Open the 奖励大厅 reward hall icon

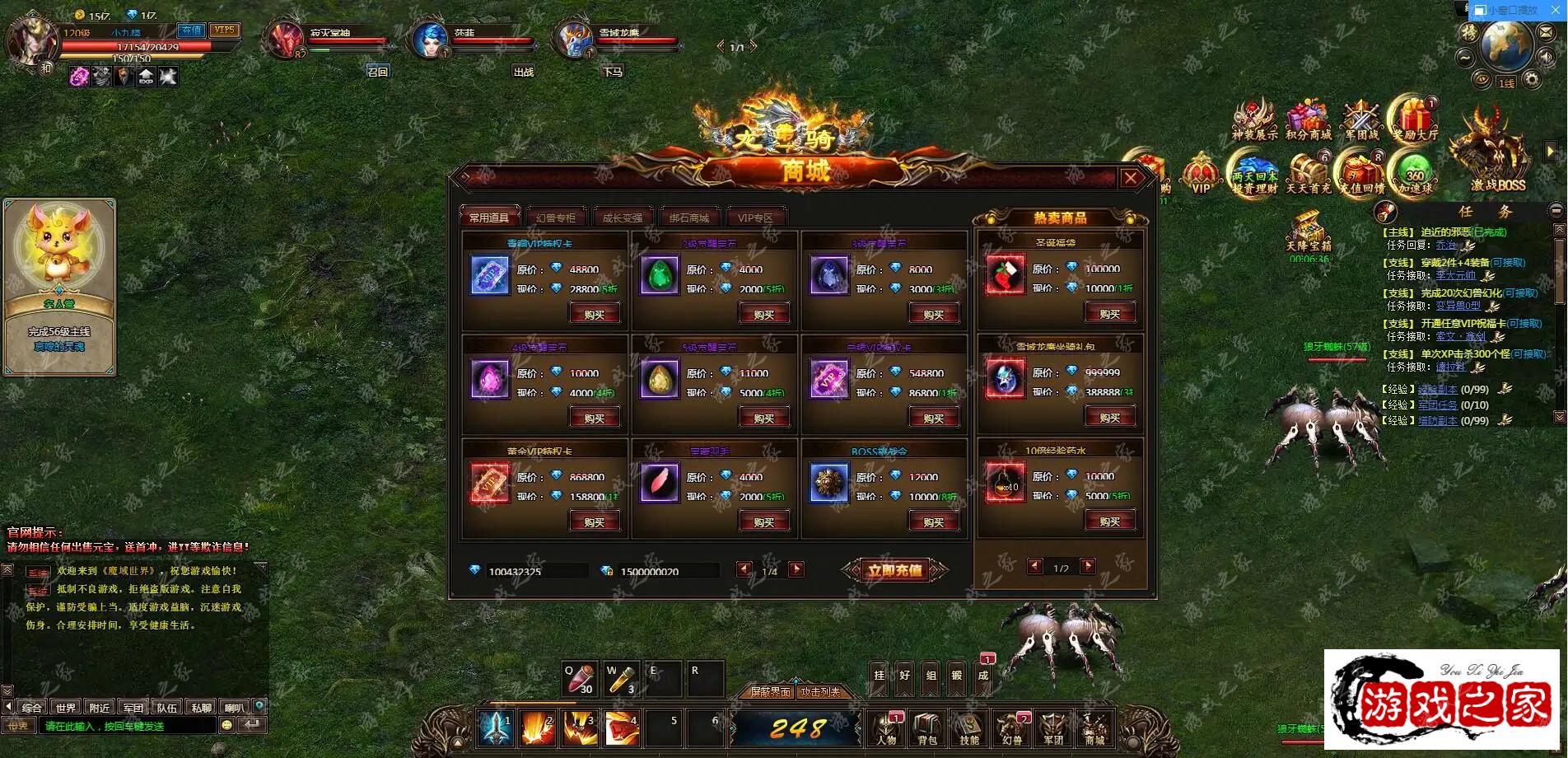point(1414,121)
